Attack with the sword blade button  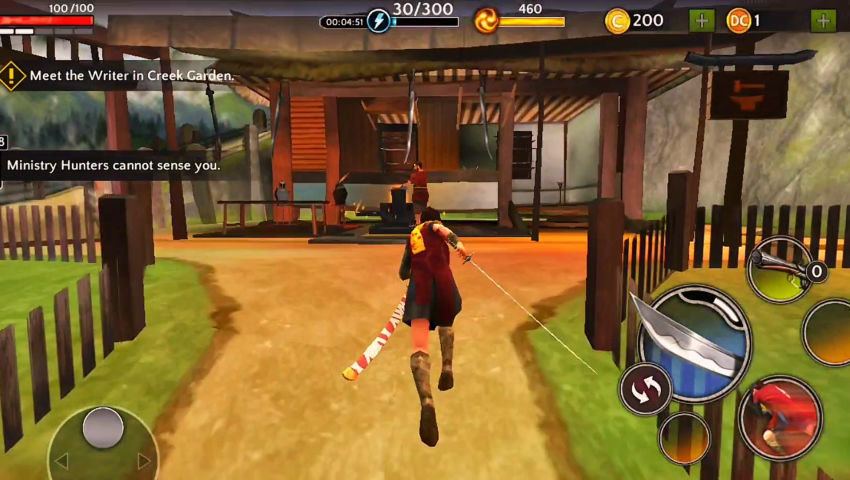point(695,340)
